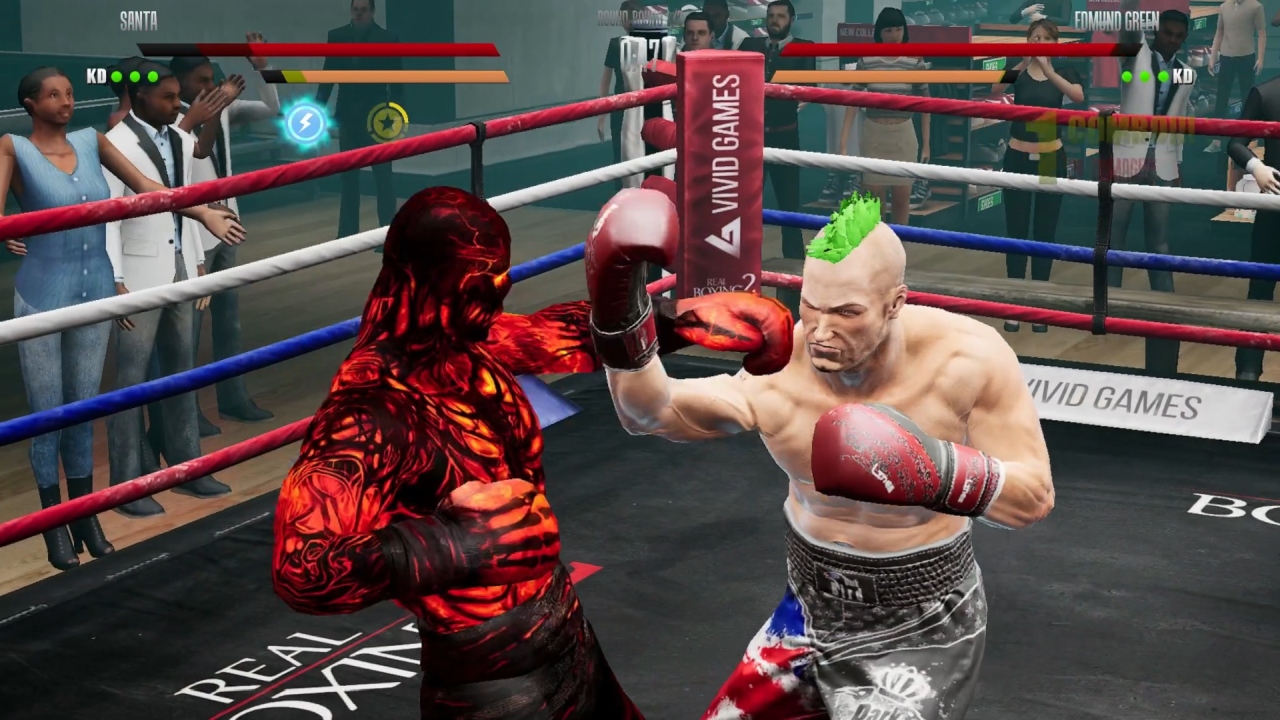Viewport: 1280px width, 720px height.
Task: Select the SANTA name label
Action: coord(139,20)
